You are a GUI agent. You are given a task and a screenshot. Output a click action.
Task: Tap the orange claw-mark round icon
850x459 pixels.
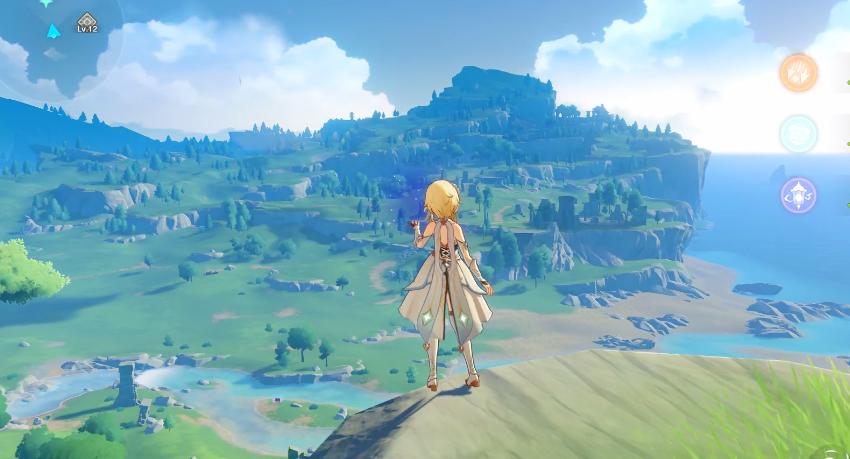point(798,73)
